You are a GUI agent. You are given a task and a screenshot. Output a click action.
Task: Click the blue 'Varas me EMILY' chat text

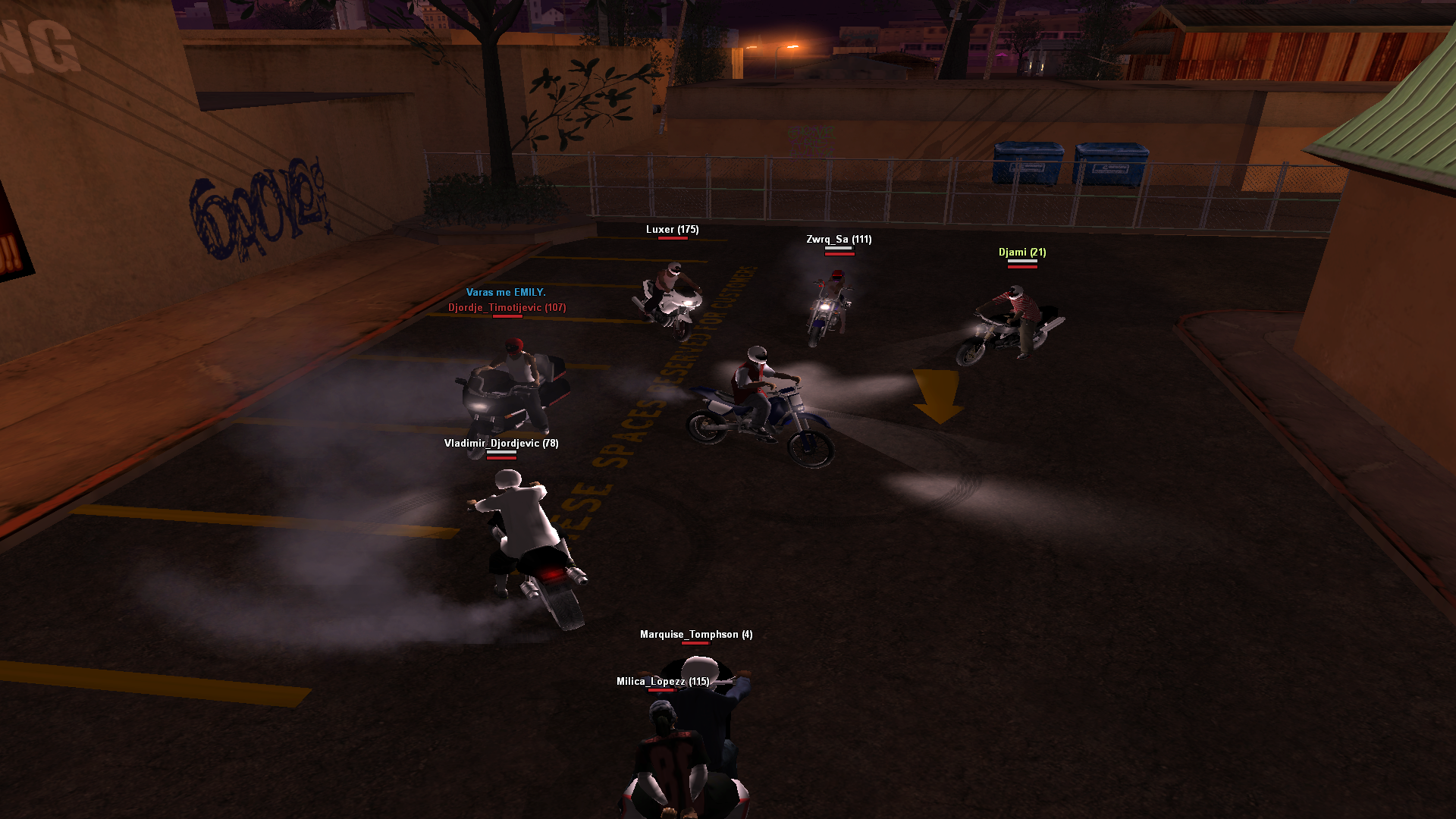(x=506, y=293)
